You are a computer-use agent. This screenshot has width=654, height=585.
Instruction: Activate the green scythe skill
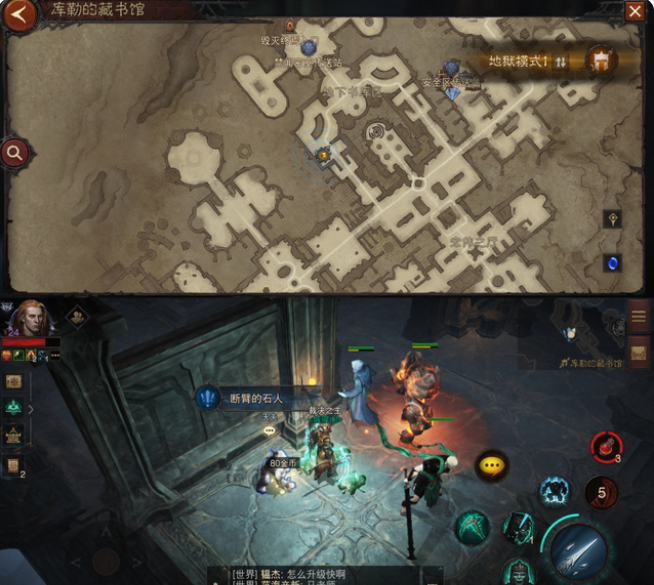(474, 527)
